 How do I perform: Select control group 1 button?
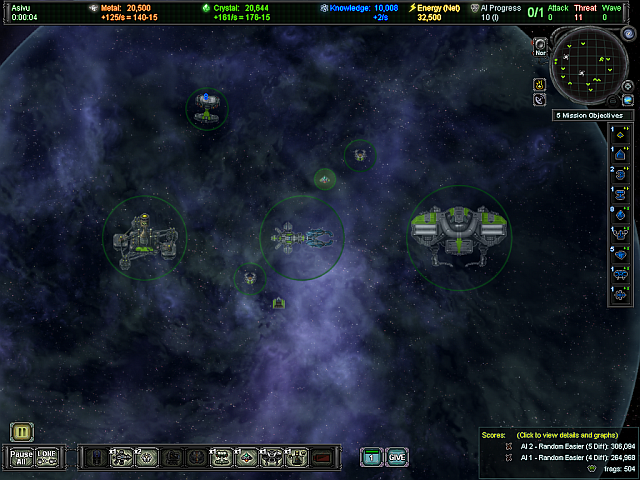[x=371, y=457]
